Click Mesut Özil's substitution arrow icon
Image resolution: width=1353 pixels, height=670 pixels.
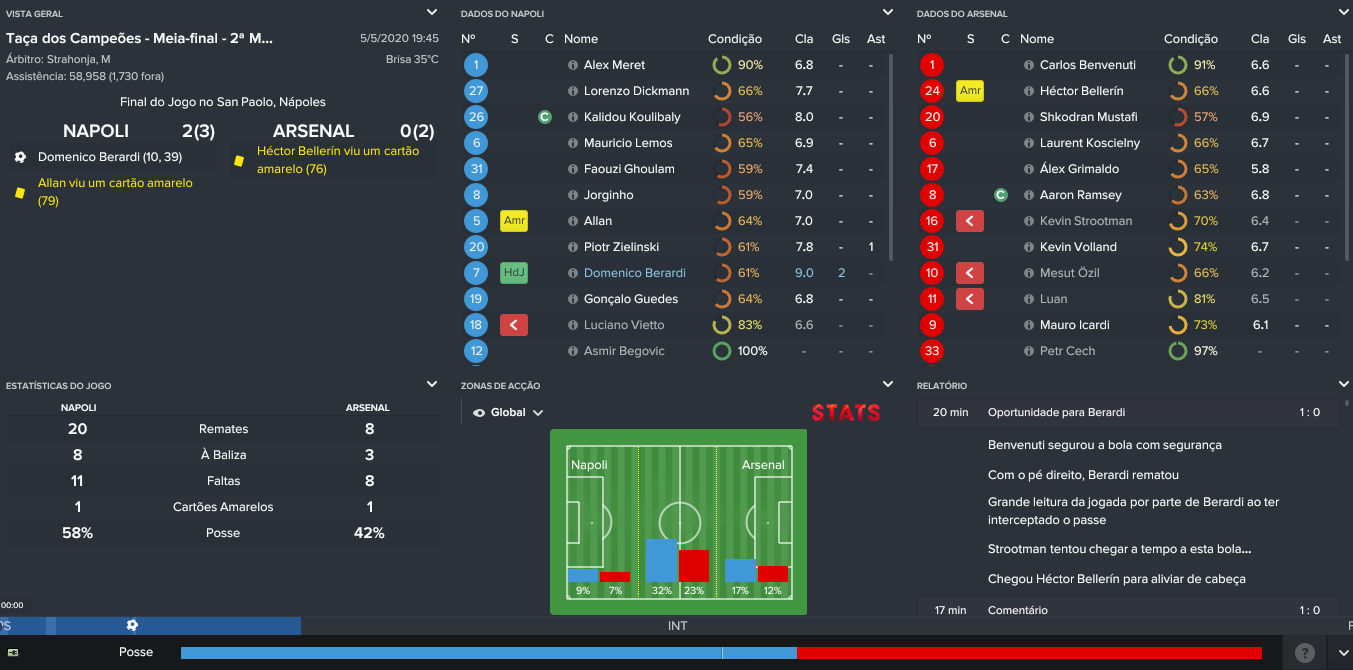(970, 273)
